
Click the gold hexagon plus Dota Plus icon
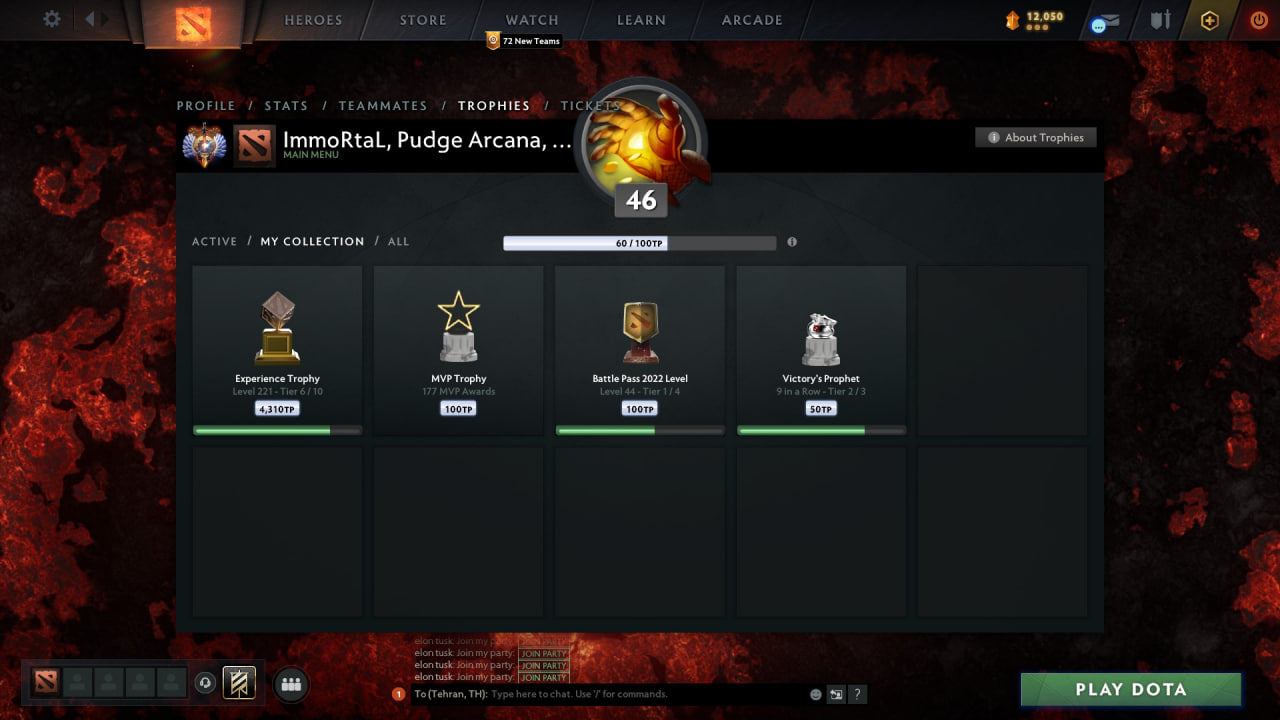coord(1208,20)
